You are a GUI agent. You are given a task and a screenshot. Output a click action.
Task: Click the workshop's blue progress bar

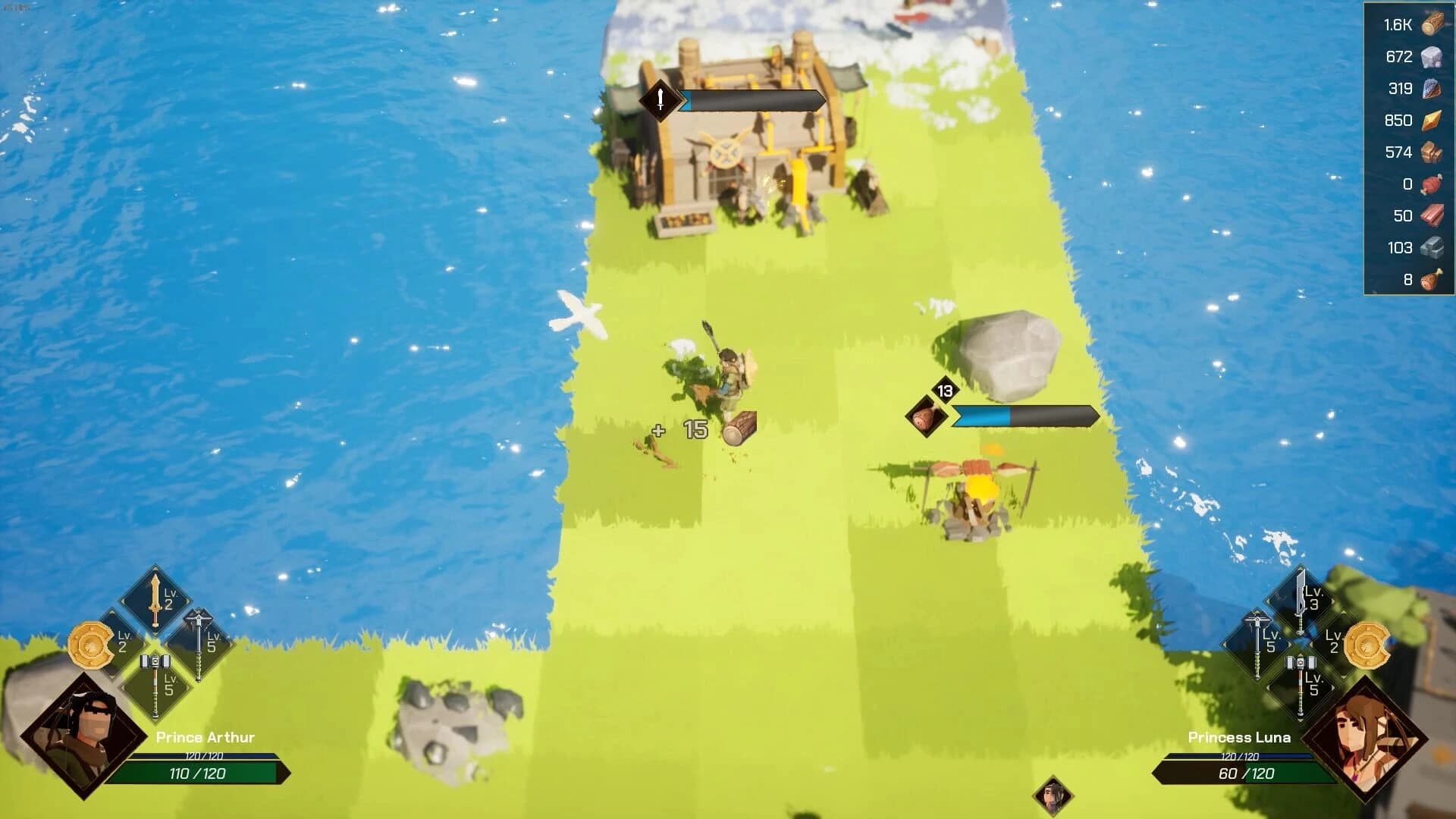pyautogui.click(x=751, y=101)
